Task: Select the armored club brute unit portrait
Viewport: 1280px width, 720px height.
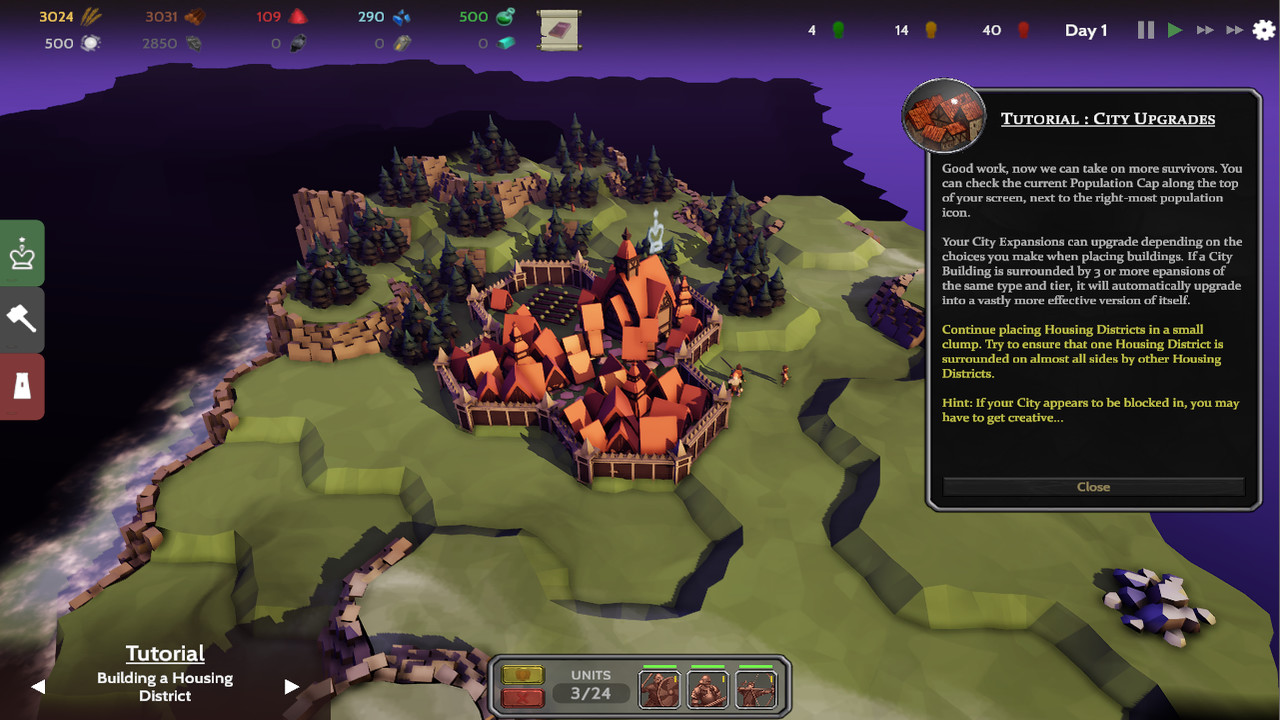Action: coord(707,690)
